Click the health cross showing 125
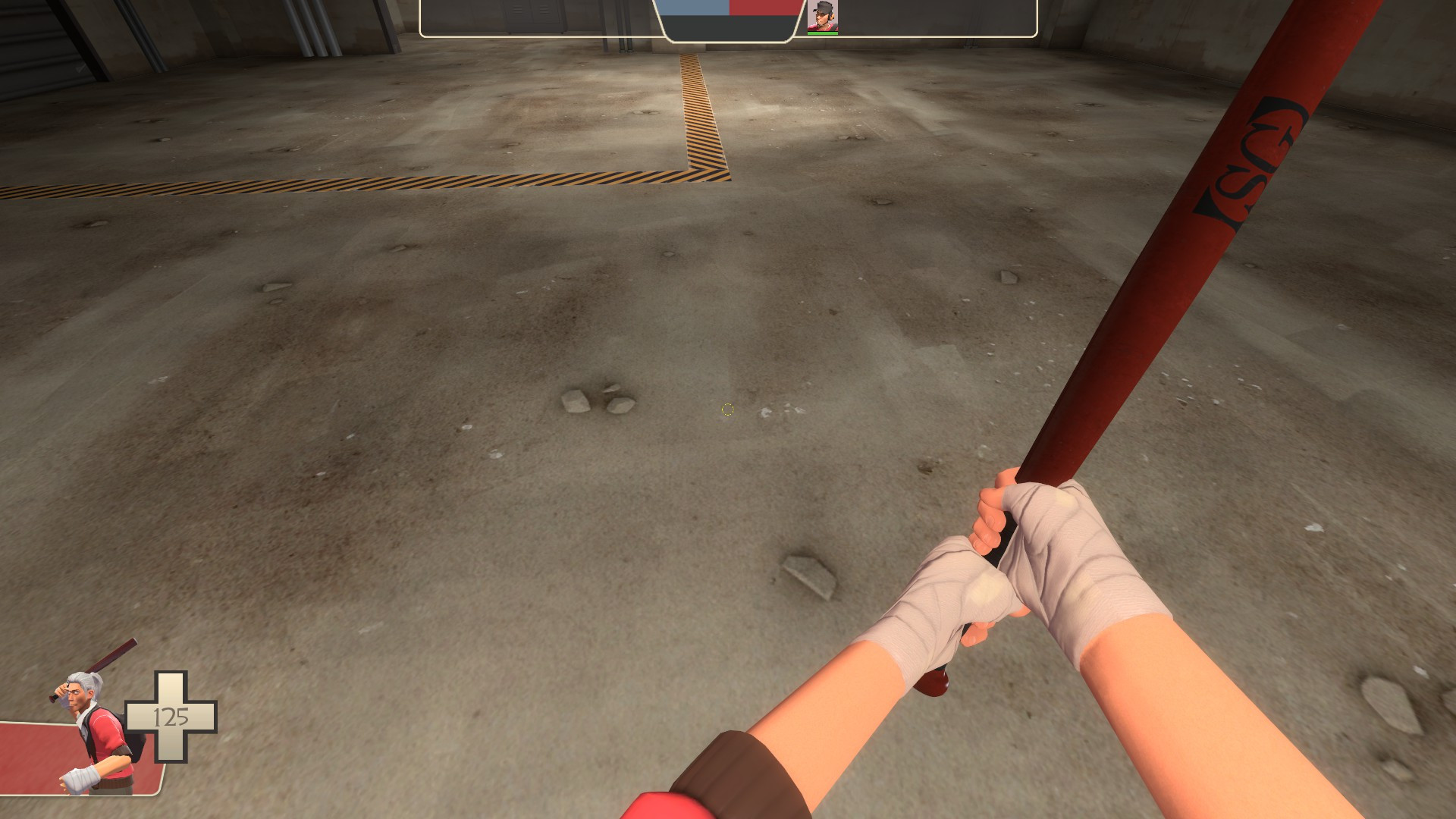1456x819 pixels. coord(172,717)
